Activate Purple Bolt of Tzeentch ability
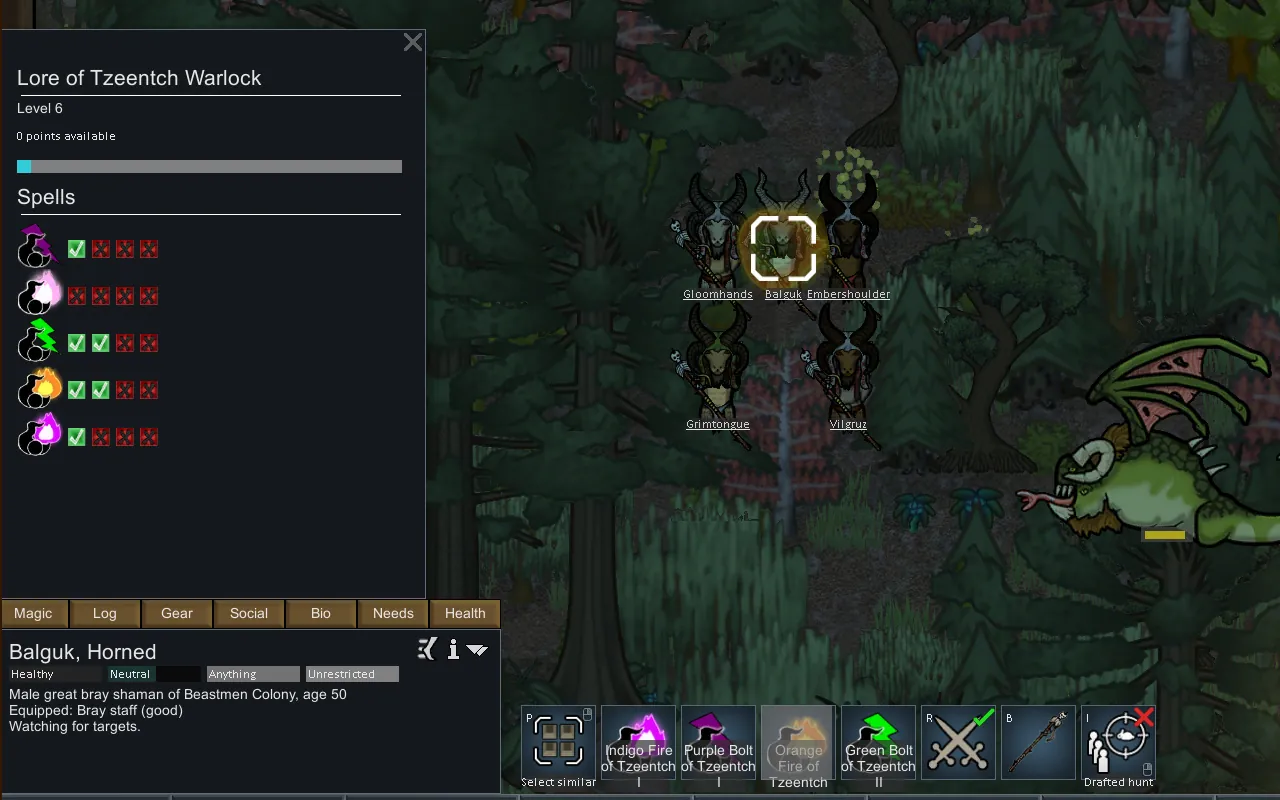The image size is (1280, 800). (718, 743)
